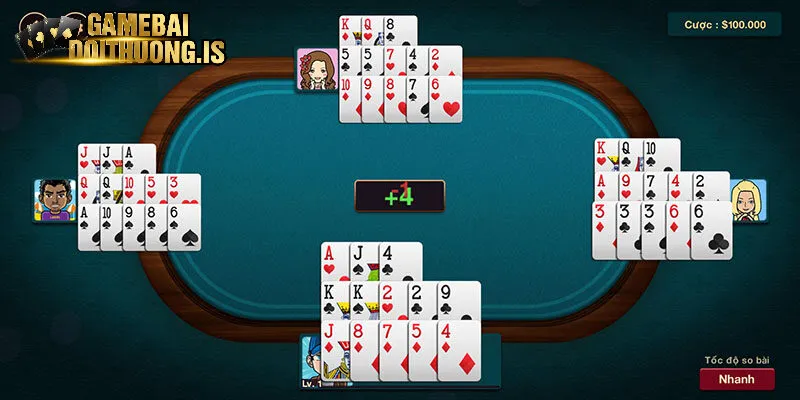Open the blonde right player's avatar
The width and height of the screenshot is (800, 400).
747,201
